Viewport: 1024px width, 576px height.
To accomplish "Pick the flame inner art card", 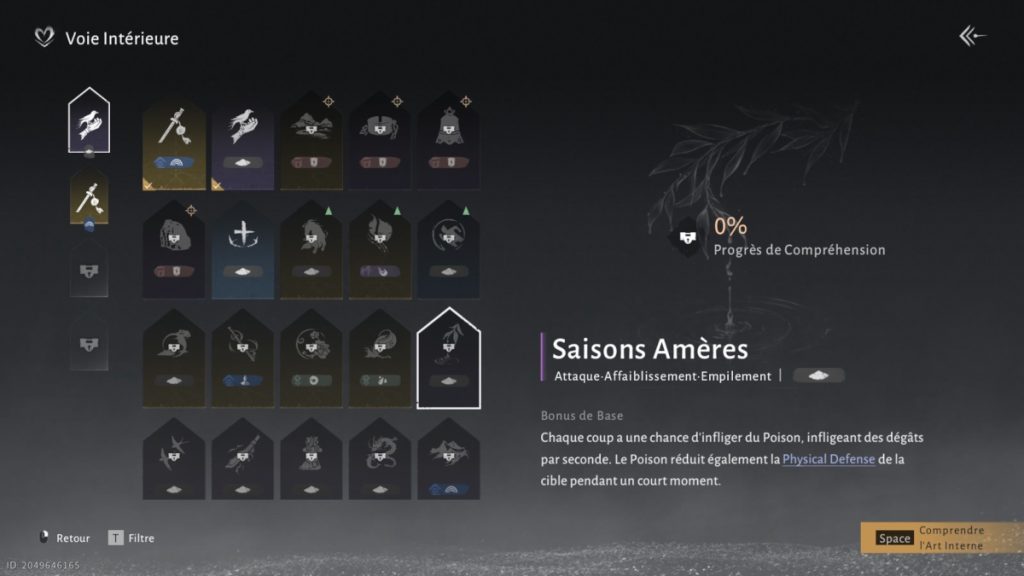I will 380,245.
